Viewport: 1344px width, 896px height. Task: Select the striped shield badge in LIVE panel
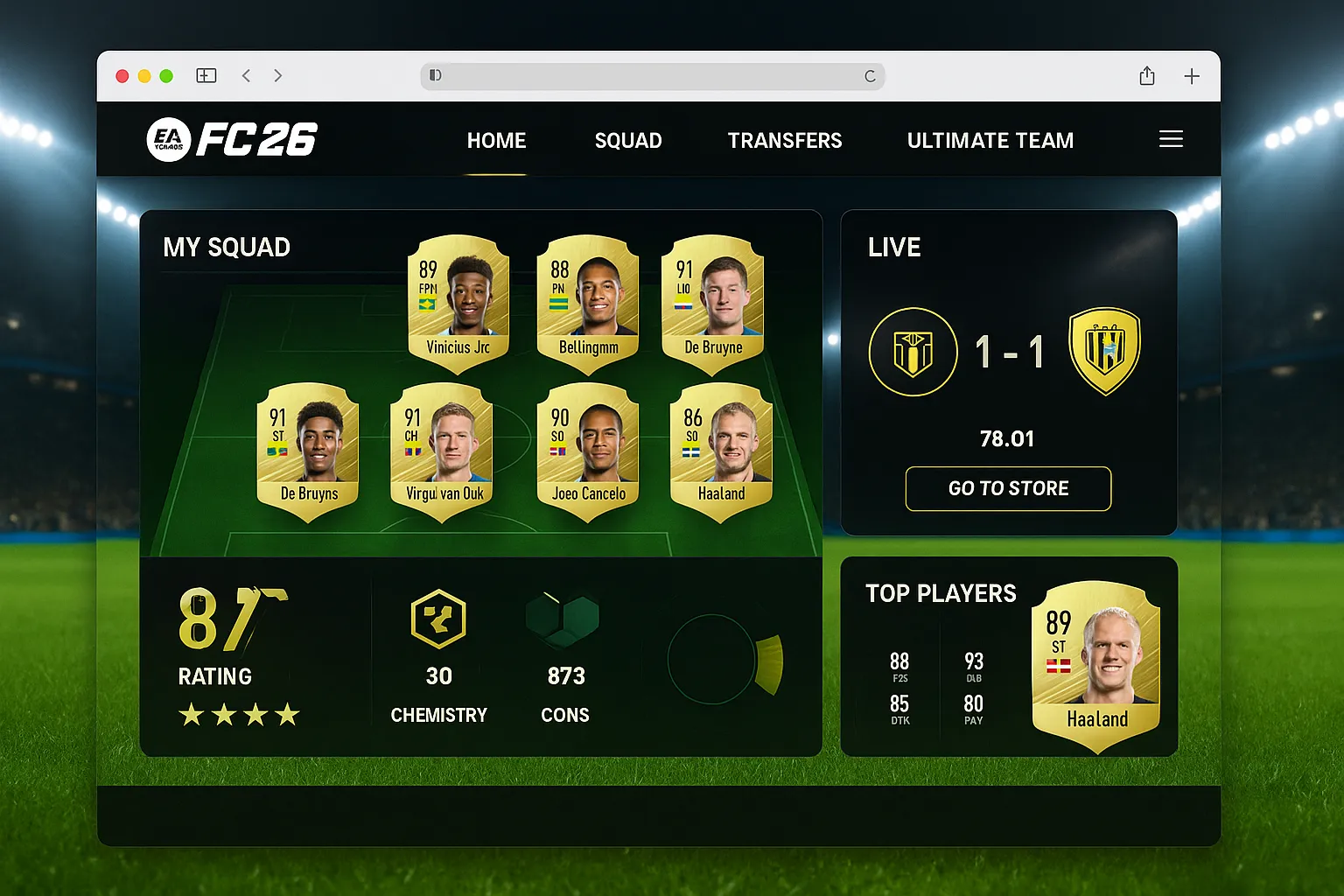[1104, 349]
